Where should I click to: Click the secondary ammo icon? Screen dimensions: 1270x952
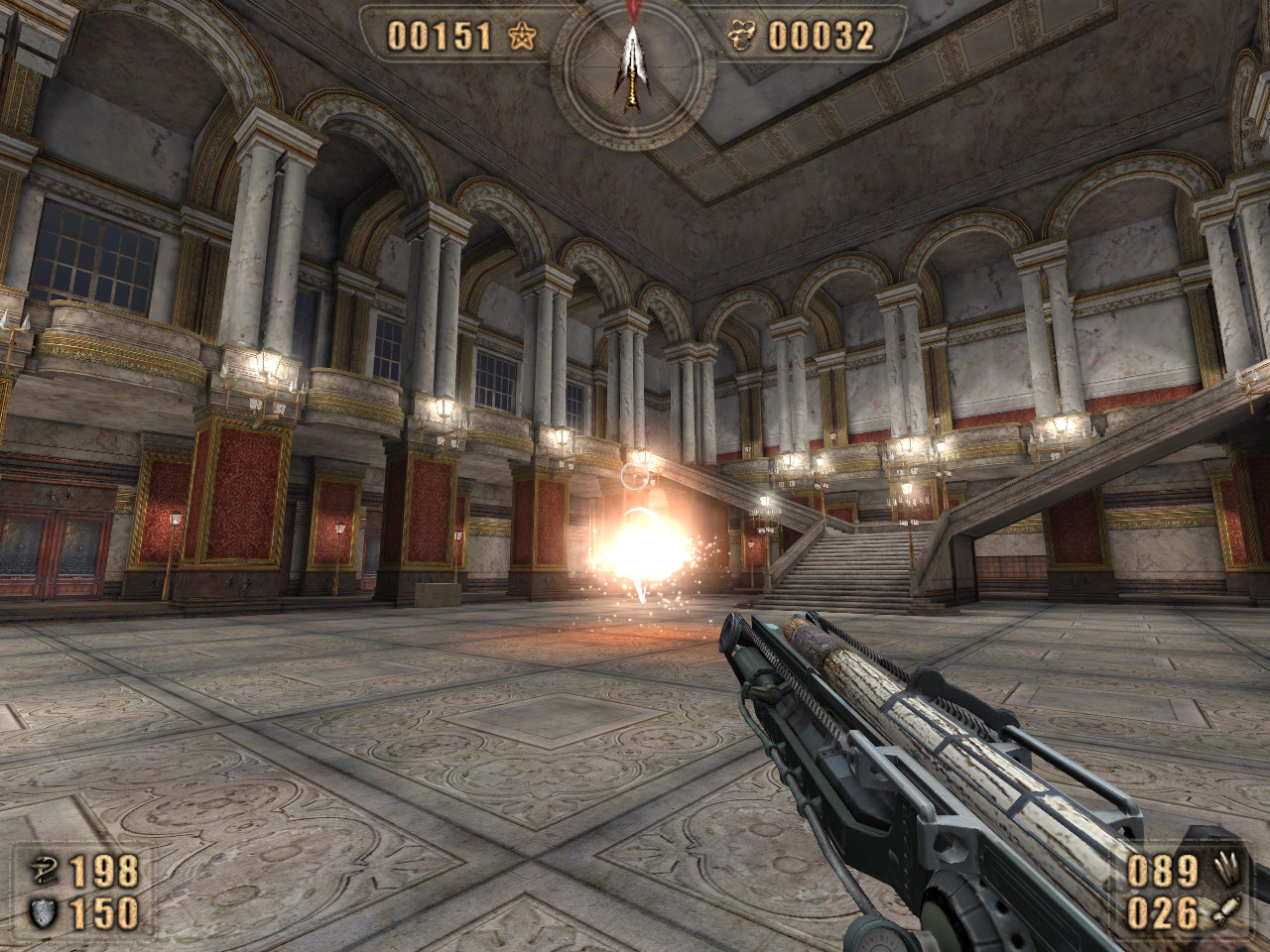point(1226,913)
